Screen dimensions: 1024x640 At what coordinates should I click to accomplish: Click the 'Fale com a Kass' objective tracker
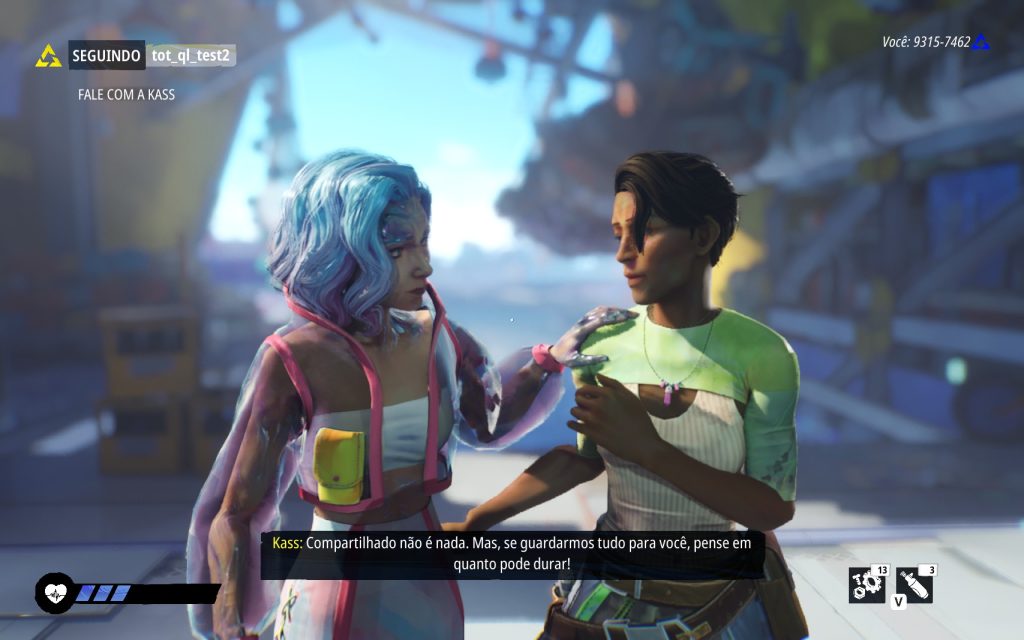[x=127, y=96]
